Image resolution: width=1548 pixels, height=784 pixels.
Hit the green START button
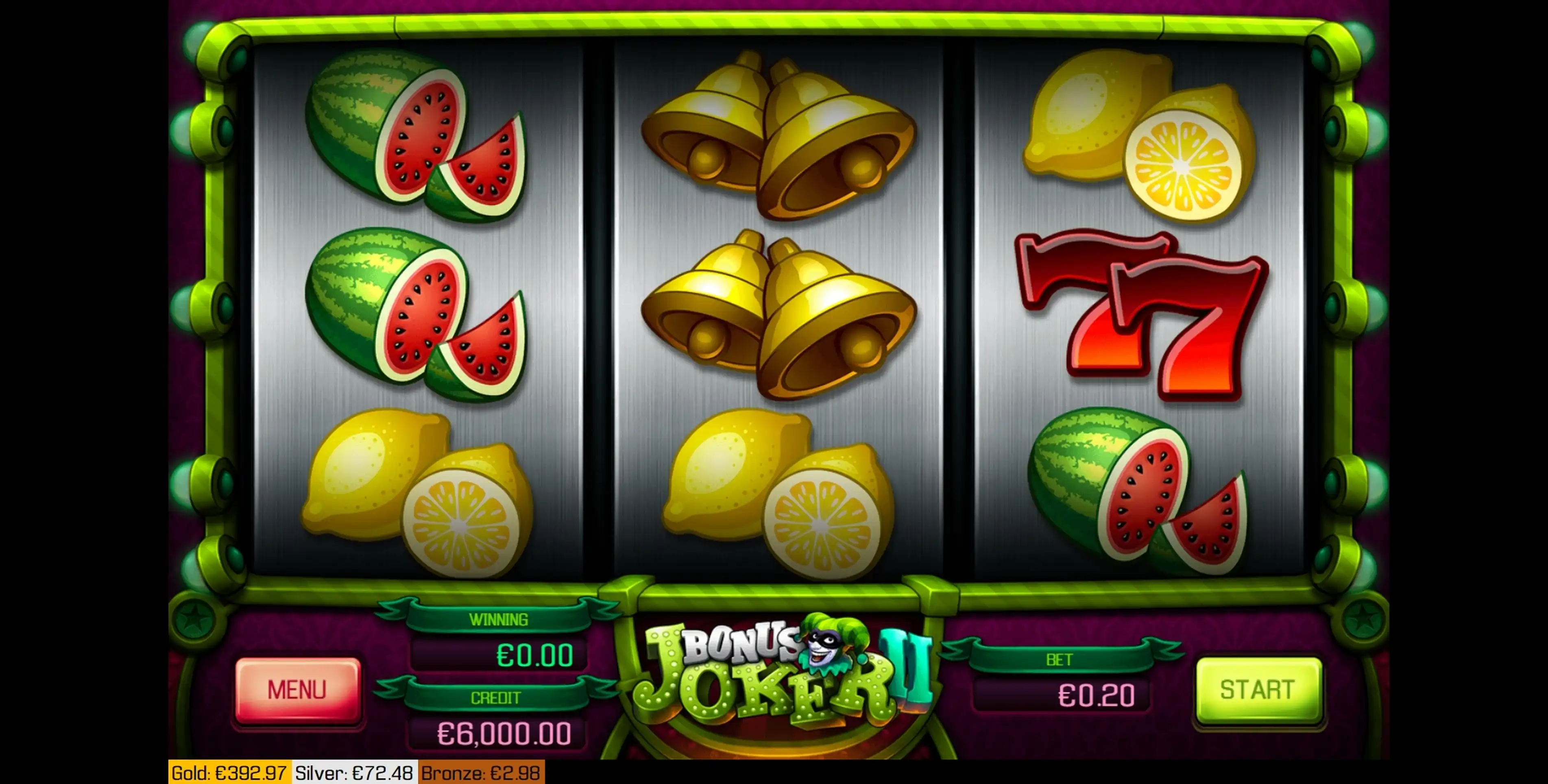coord(1258,690)
